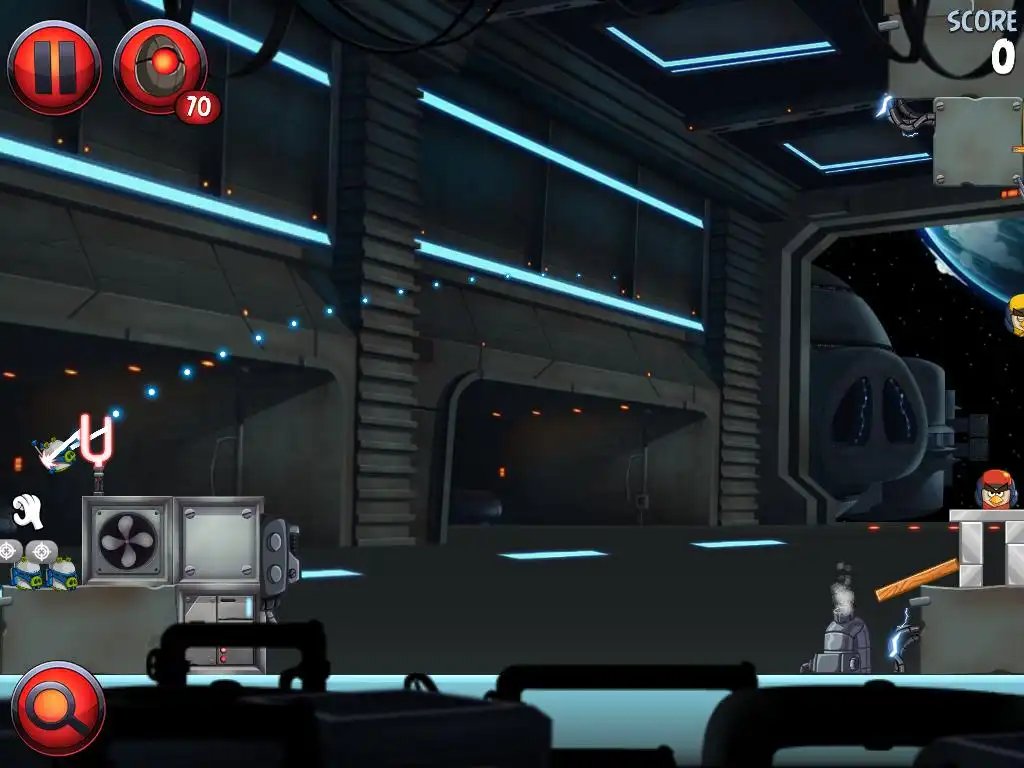
Task: Open the character swap button showing 70
Action: click(x=160, y=68)
